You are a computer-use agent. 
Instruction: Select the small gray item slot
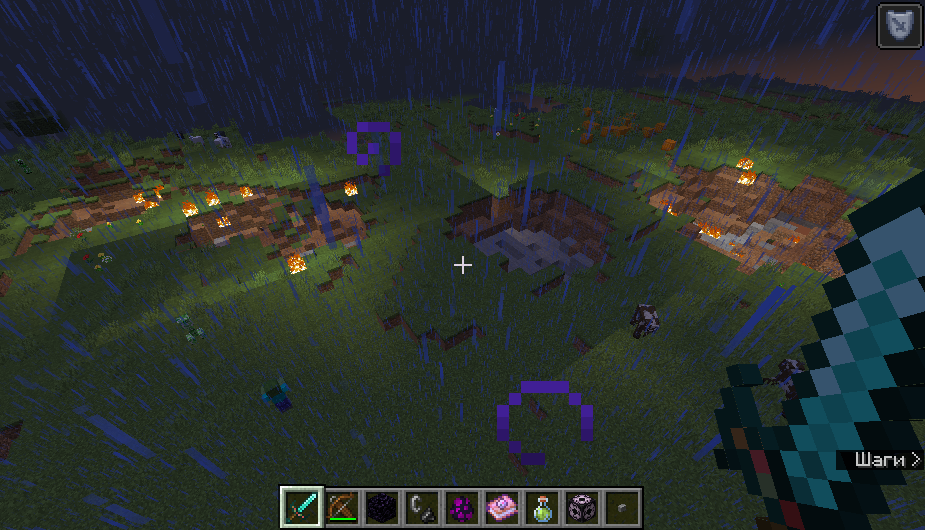[x=621, y=507]
